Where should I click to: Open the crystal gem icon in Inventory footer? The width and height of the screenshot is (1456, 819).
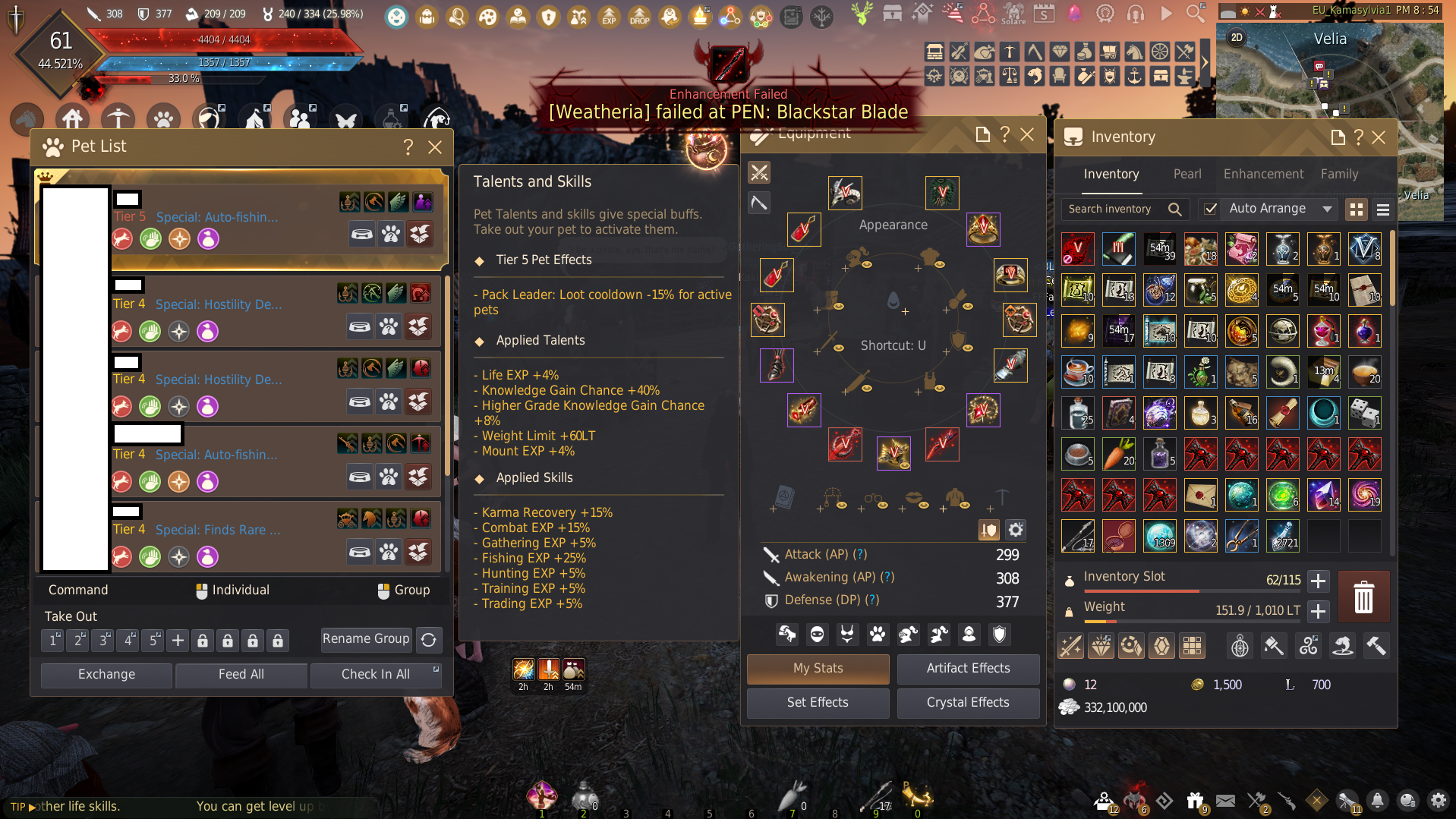tap(1161, 646)
